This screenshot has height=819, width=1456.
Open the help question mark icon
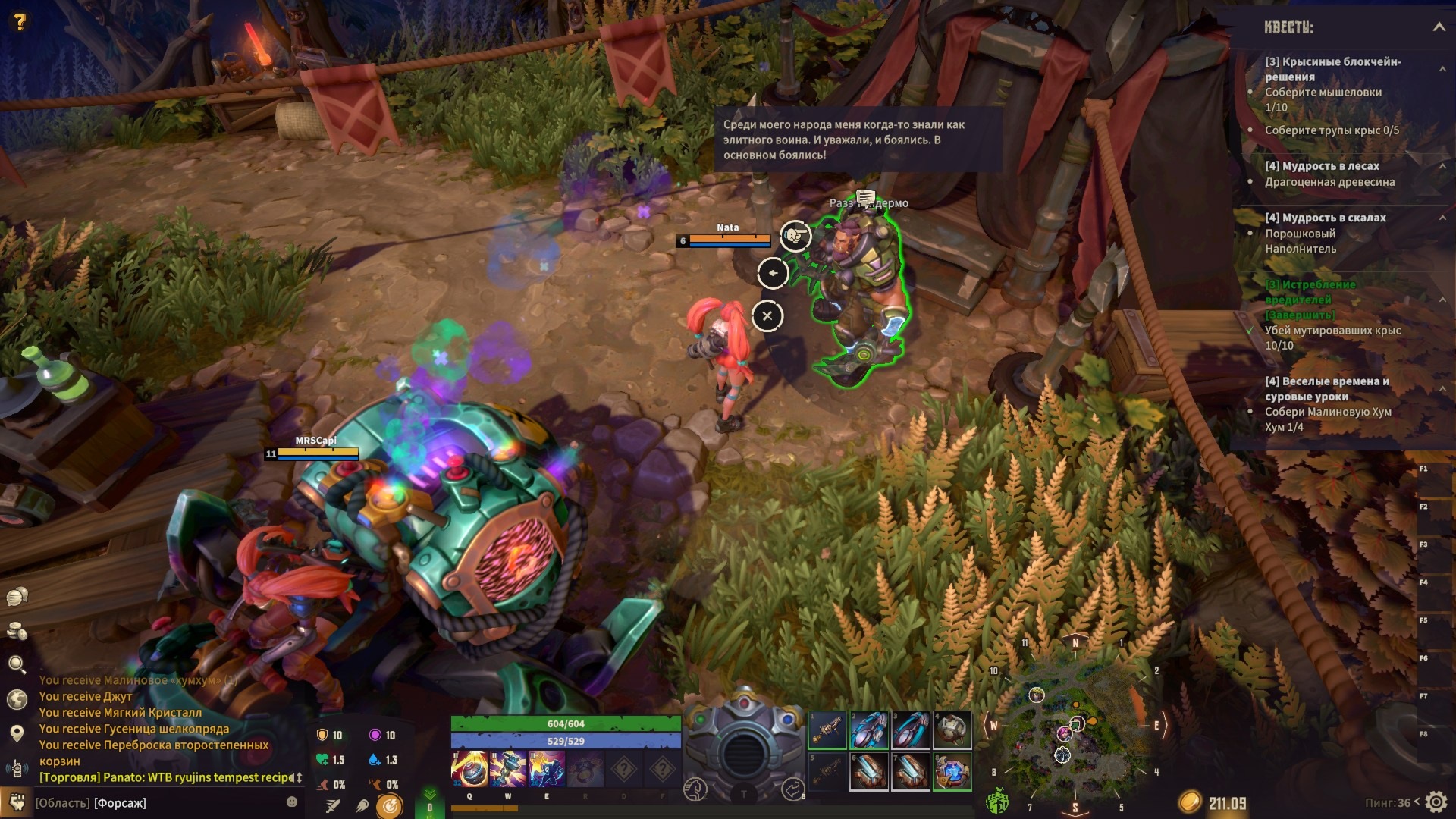click(20, 21)
